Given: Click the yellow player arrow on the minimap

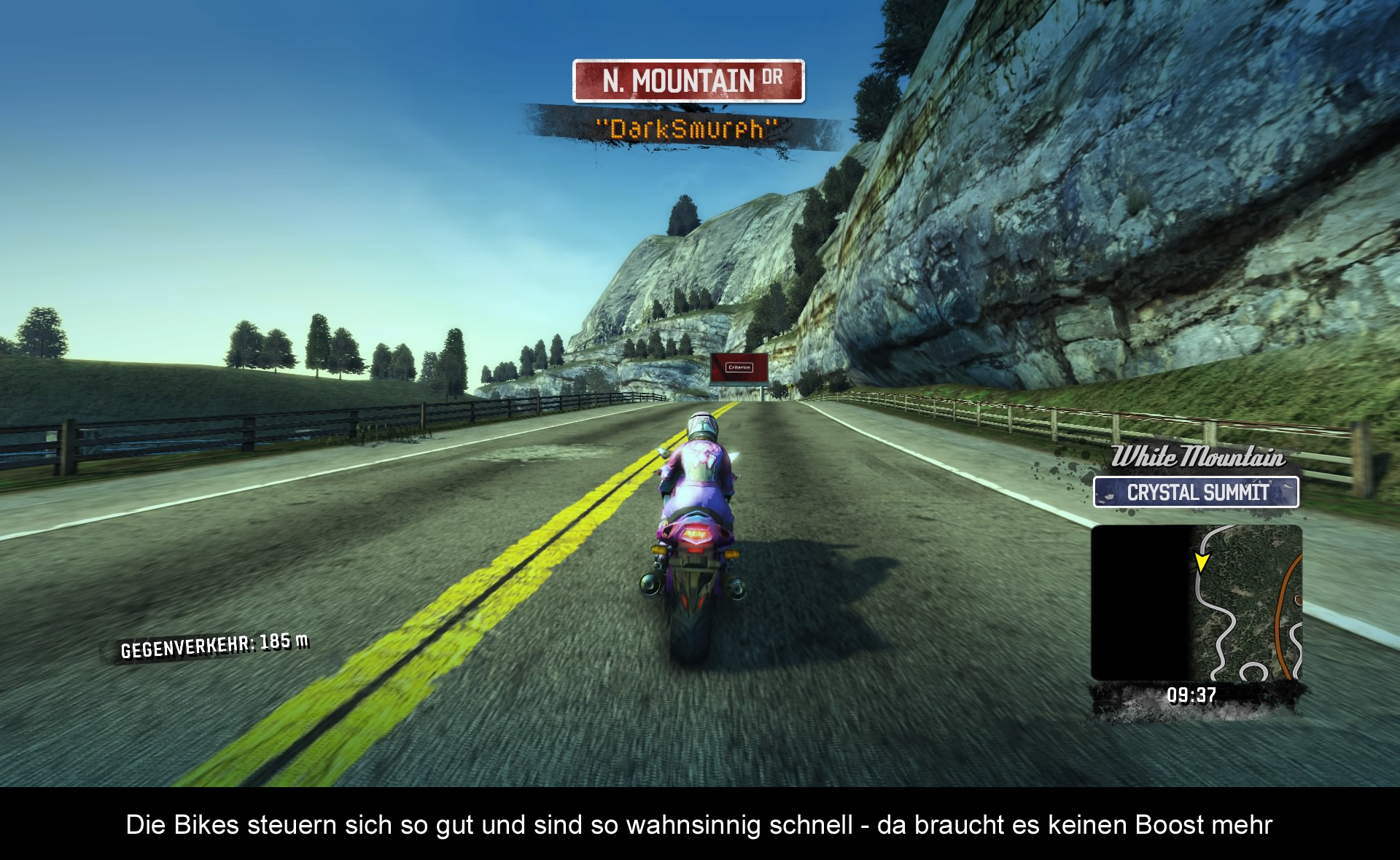Looking at the screenshot, I should pyautogui.click(x=1201, y=562).
